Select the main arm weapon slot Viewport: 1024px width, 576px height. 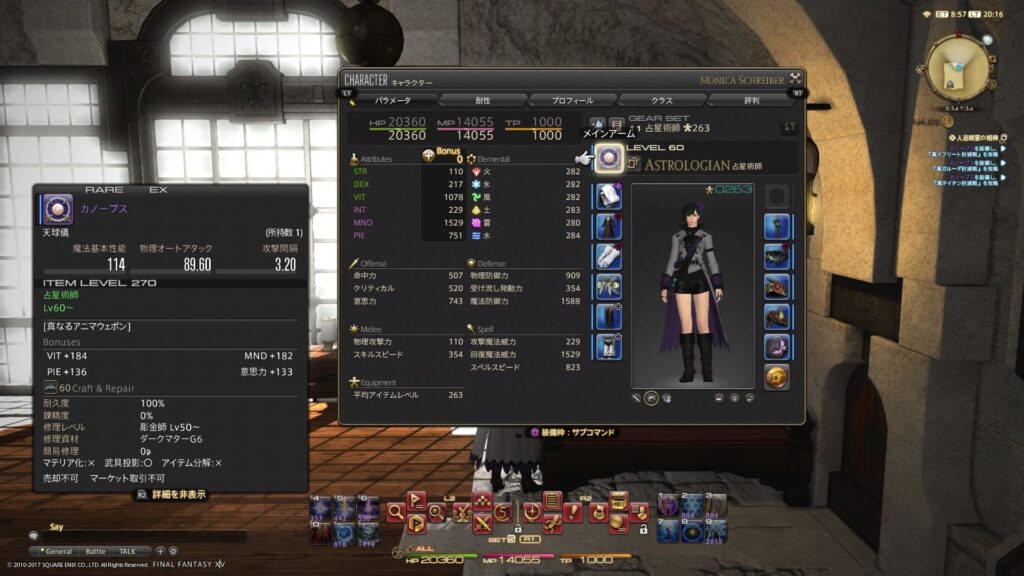(610, 160)
